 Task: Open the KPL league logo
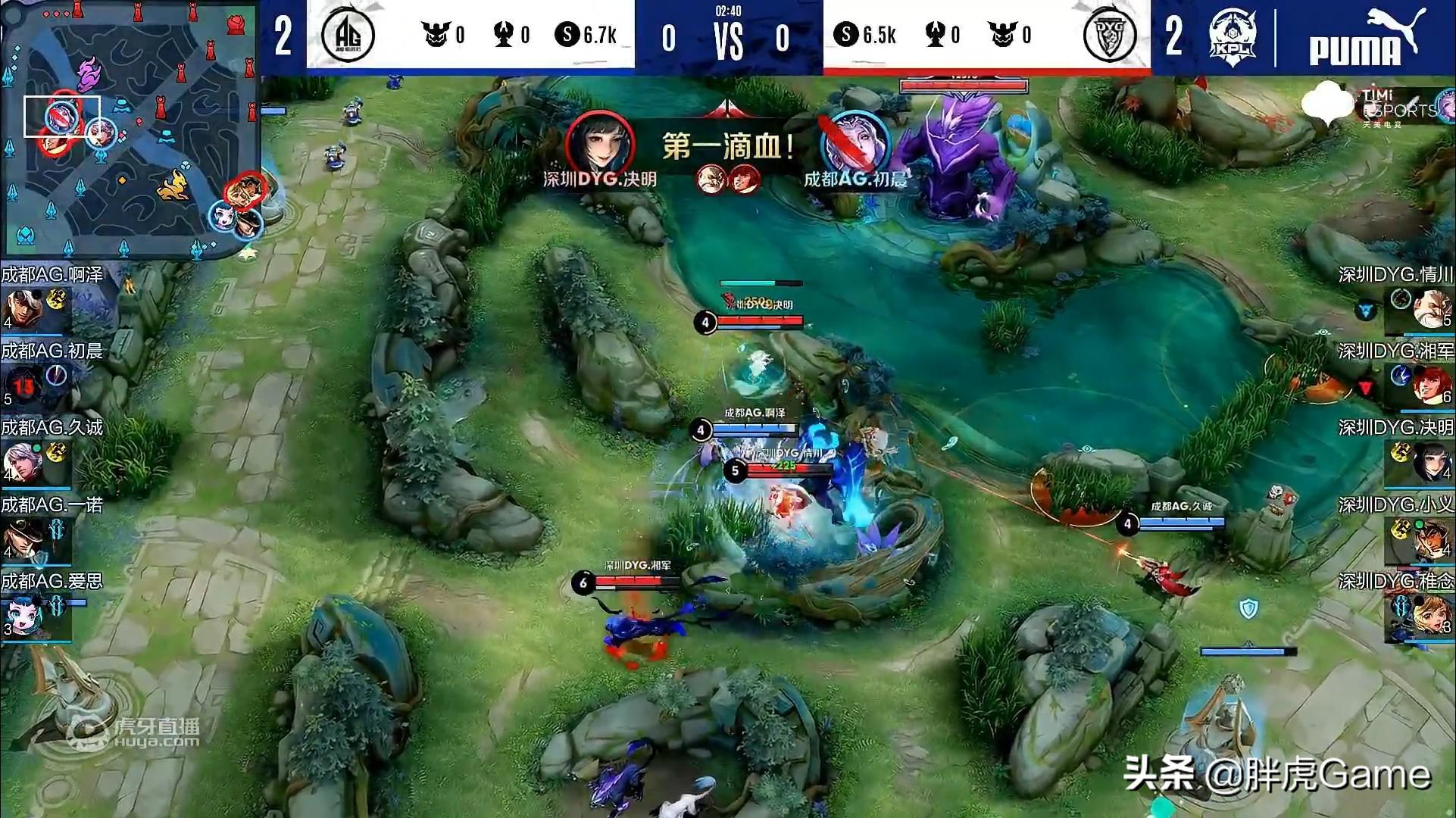[x=1232, y=36]
